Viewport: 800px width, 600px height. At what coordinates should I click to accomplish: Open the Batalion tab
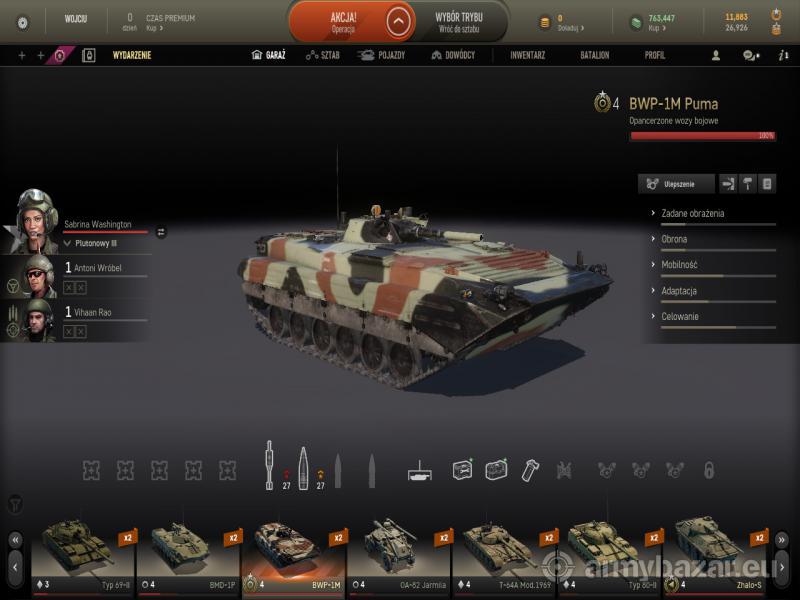point(595,55)
